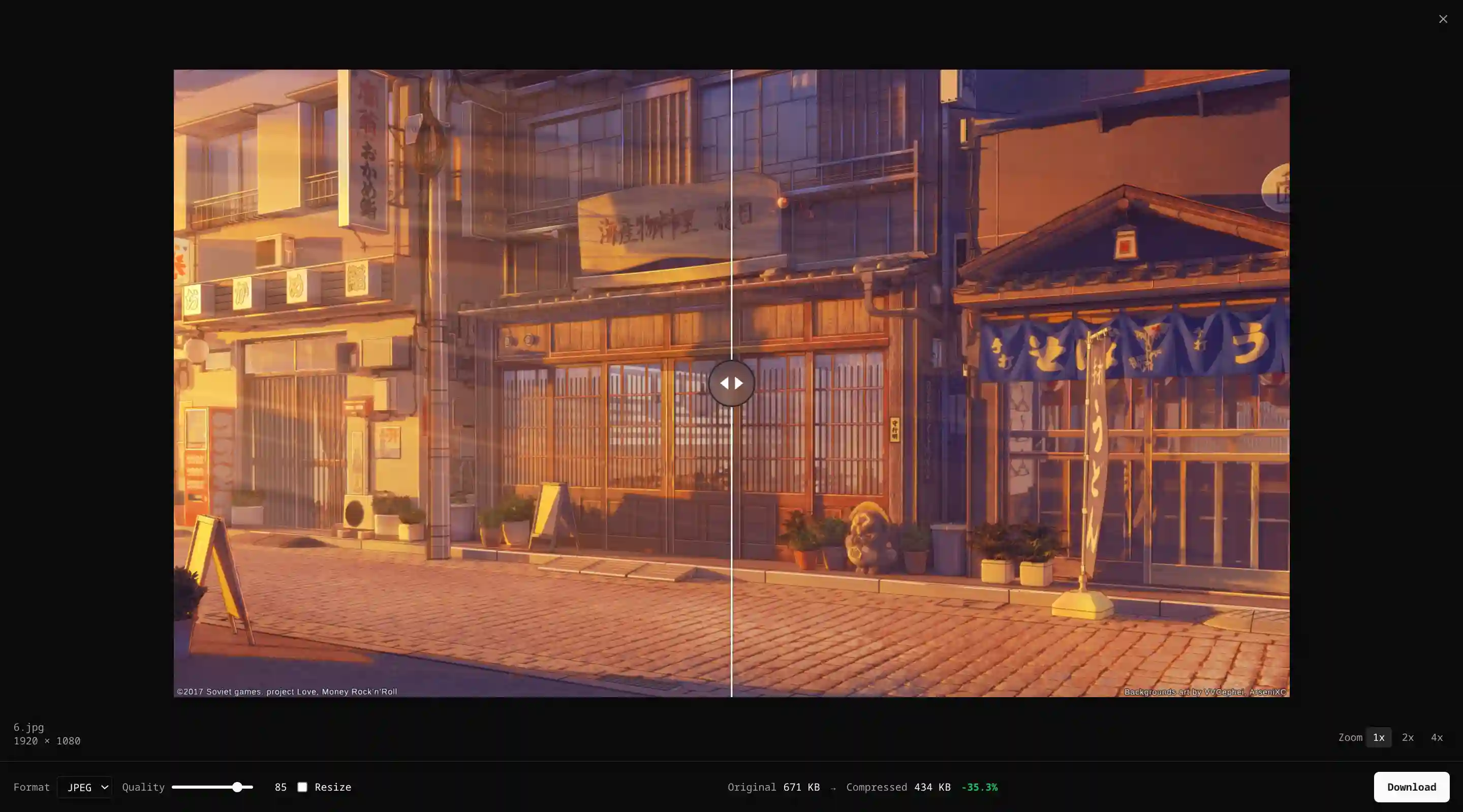Adjust the Quality slider
This screenshot has height=812, width=1463.
pyautogui.click(x=237, y=787)
